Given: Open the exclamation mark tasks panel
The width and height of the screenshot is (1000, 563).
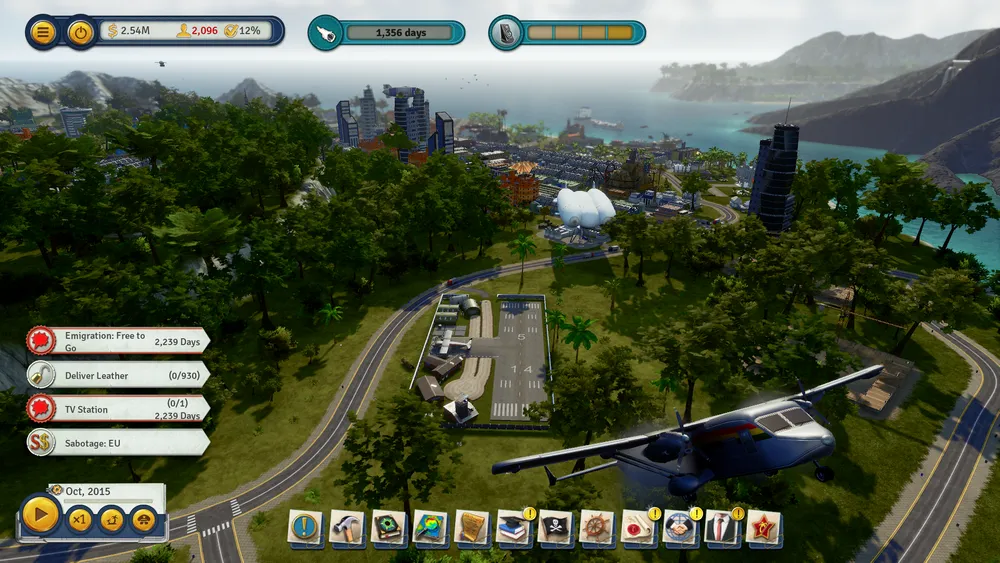Looking at the screenshot, I should pos(305,527).
